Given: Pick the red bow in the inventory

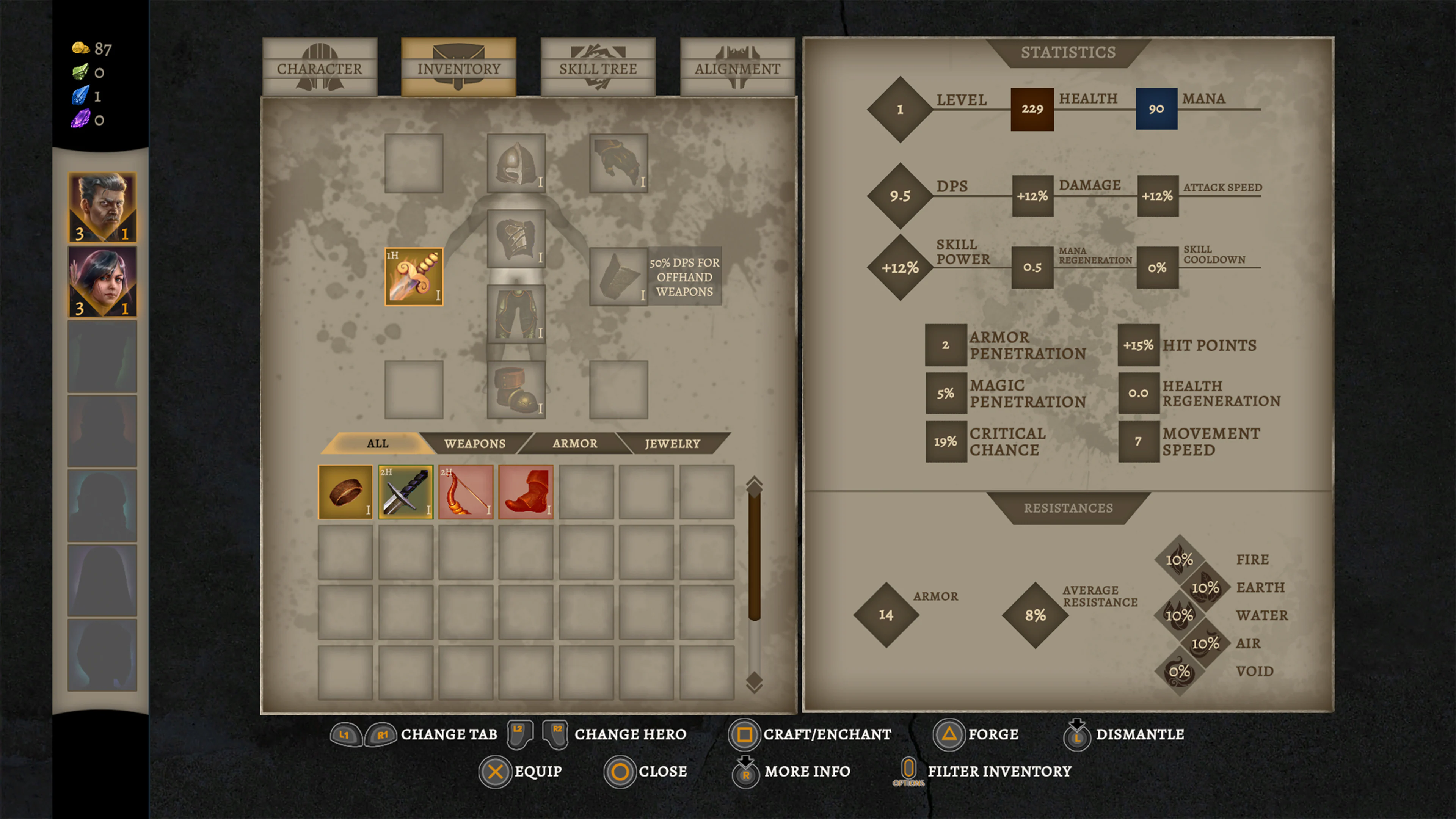Looking at the screenshot, I should coord(466,492).
